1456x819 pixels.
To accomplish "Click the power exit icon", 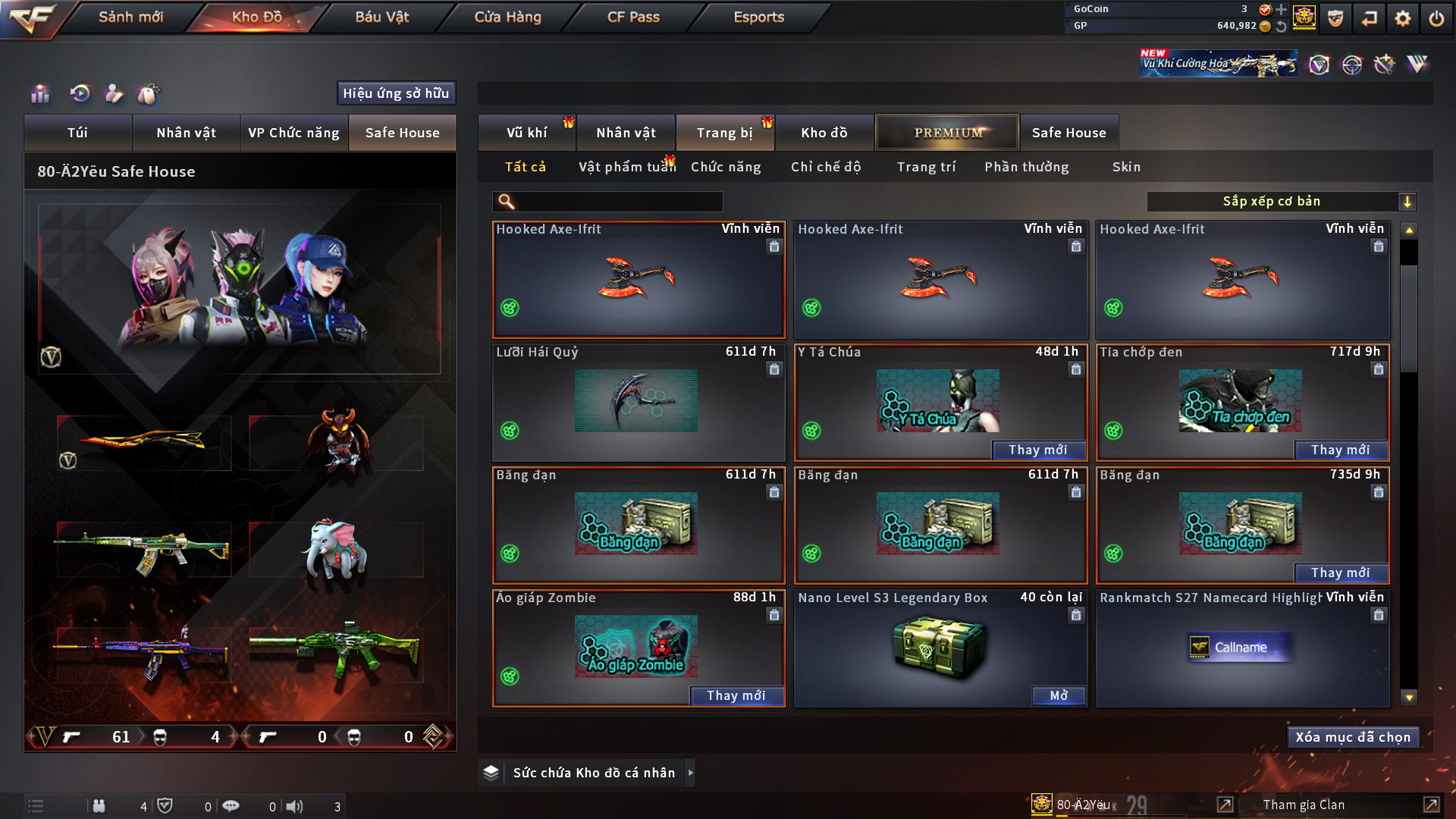I will 1436,18.
